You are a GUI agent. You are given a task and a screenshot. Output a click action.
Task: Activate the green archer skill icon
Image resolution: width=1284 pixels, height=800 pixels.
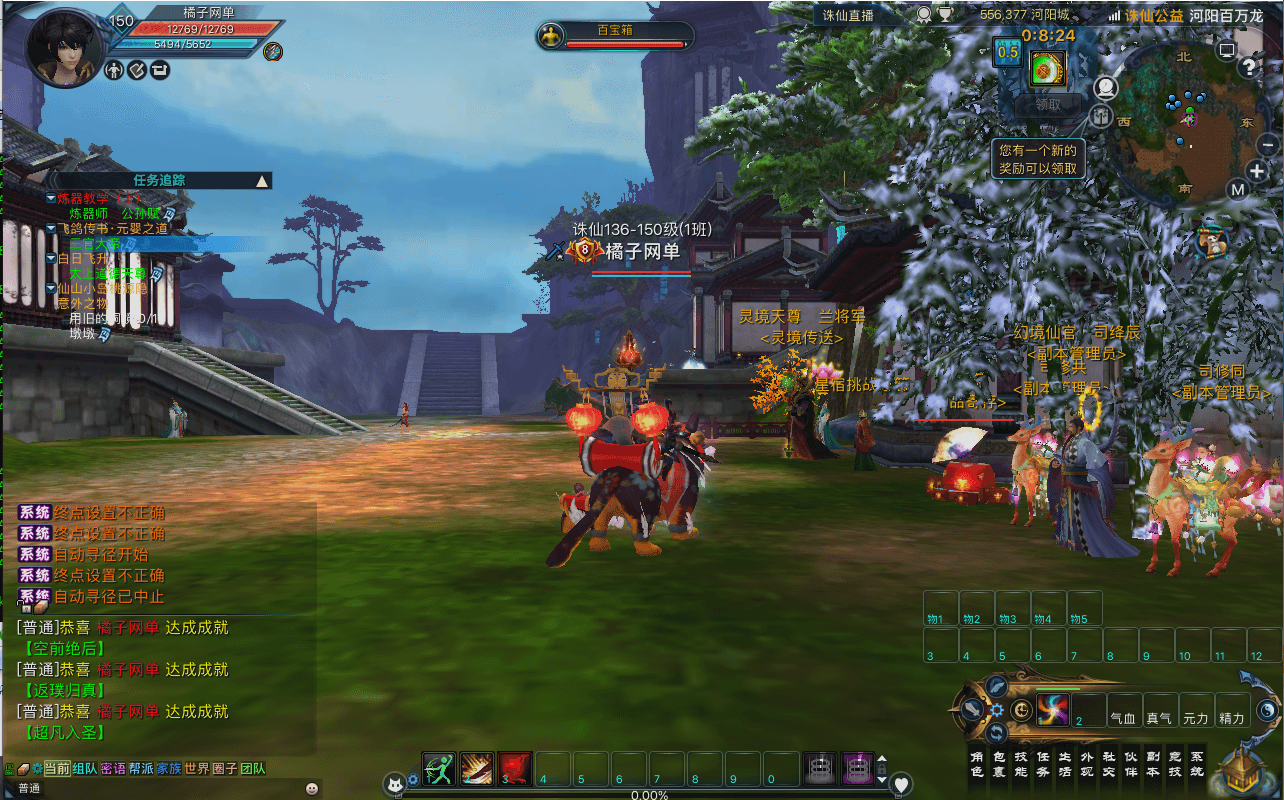click(439, 768)
